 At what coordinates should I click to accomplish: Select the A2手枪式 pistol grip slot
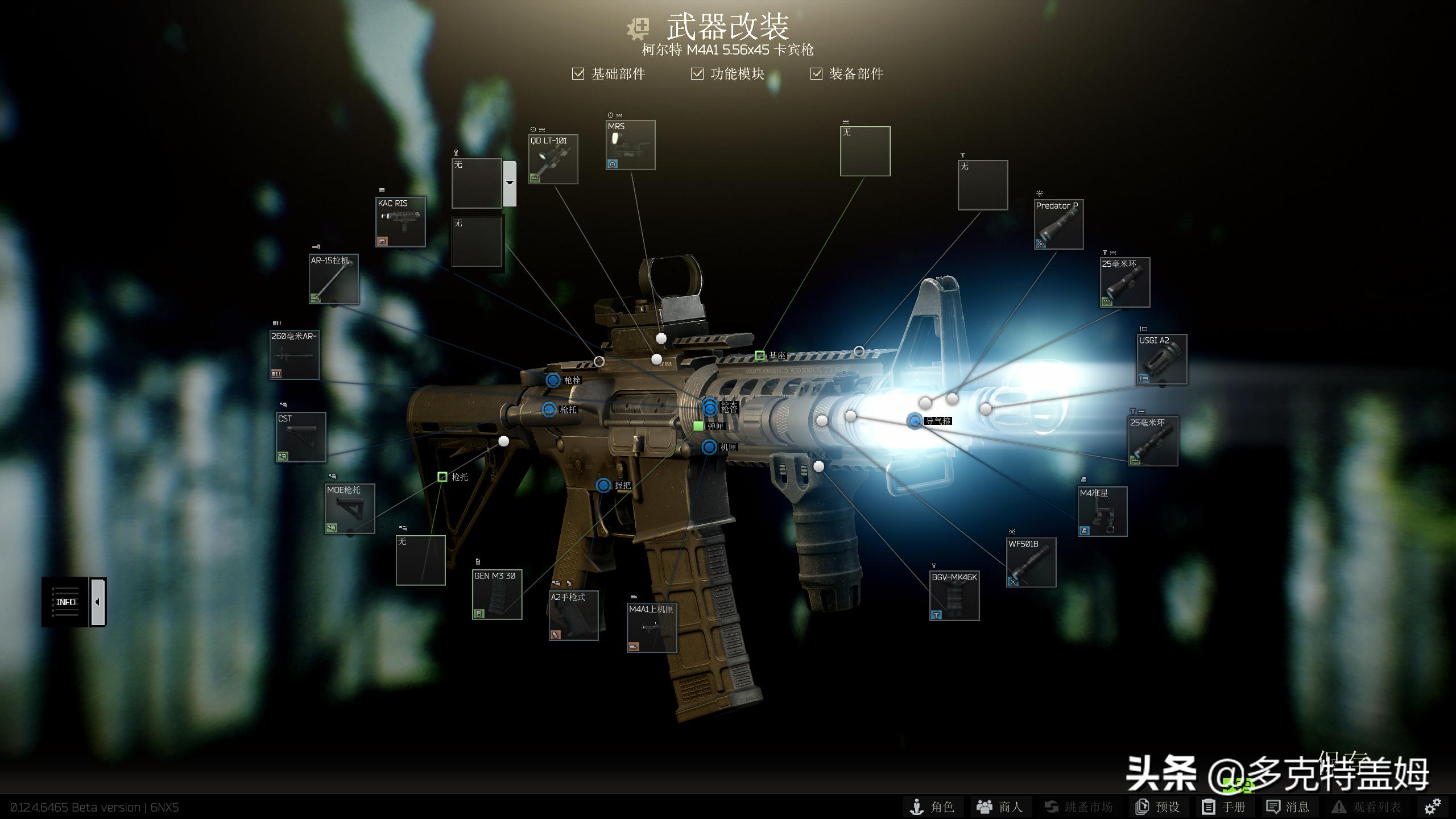tap(573, 616)
